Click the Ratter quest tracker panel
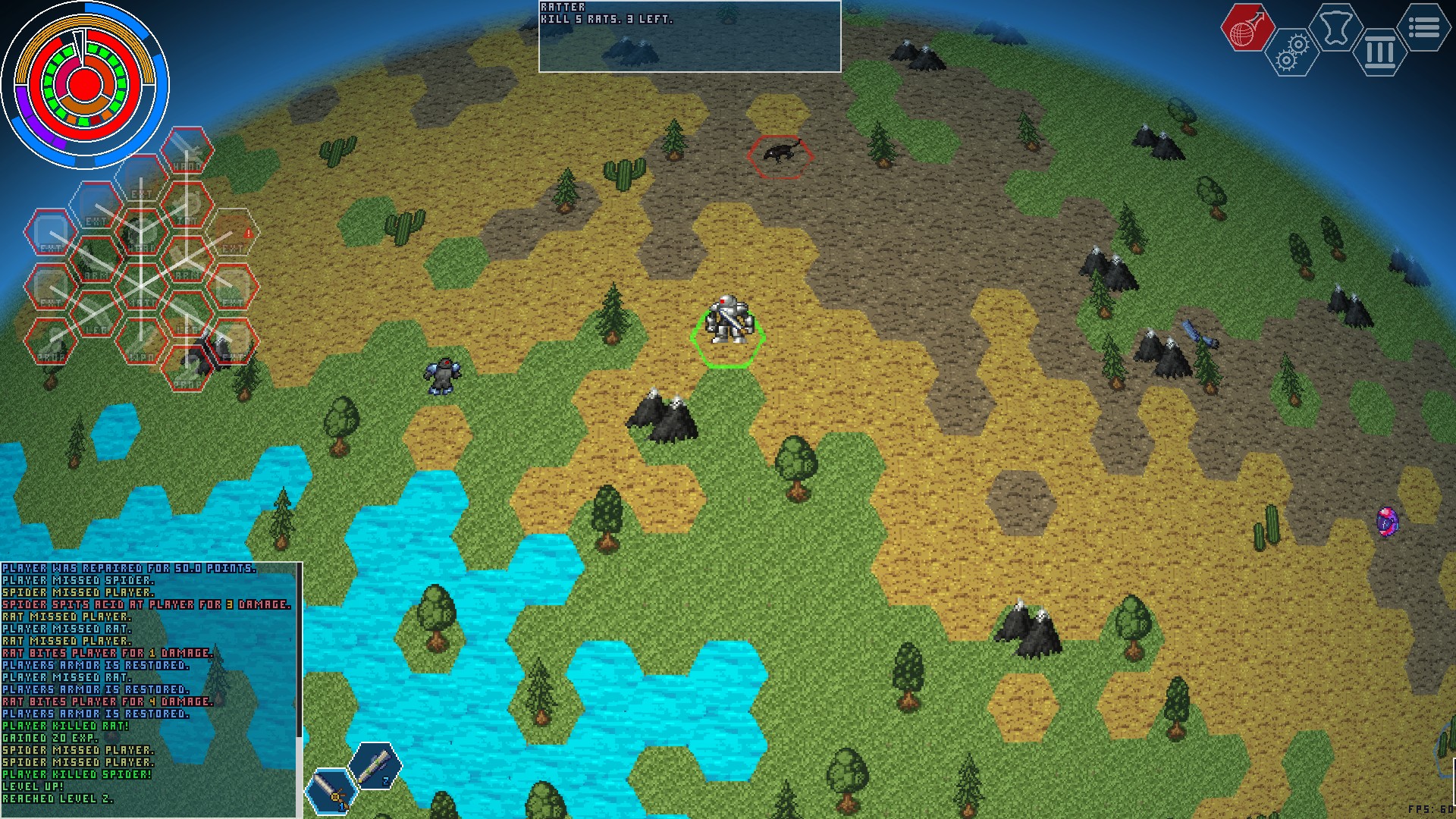Screen dimensions: 1456x819 pyautogui.click(x=689, y=36)
